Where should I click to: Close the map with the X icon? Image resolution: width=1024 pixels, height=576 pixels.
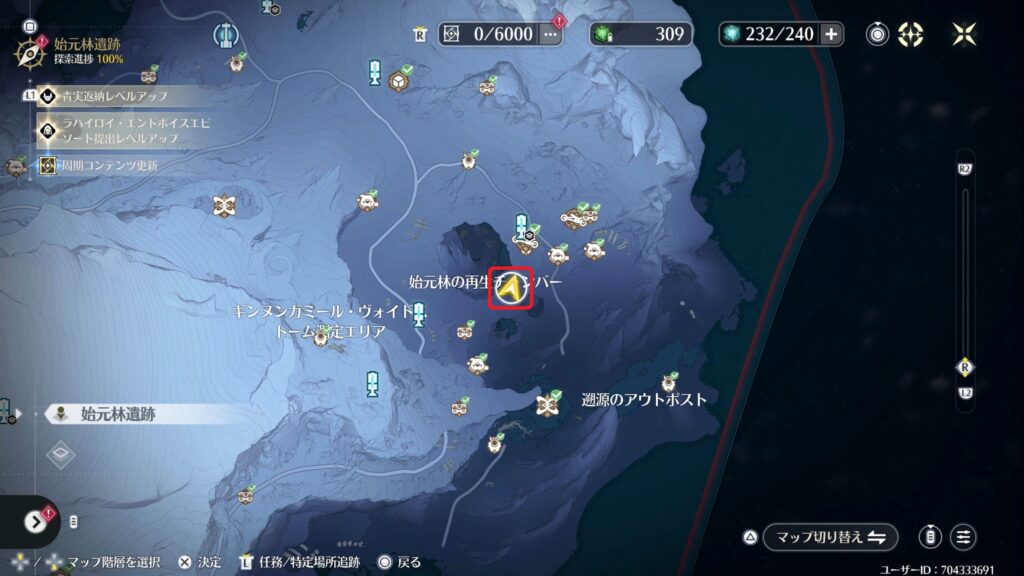click(x=964, y=34)
